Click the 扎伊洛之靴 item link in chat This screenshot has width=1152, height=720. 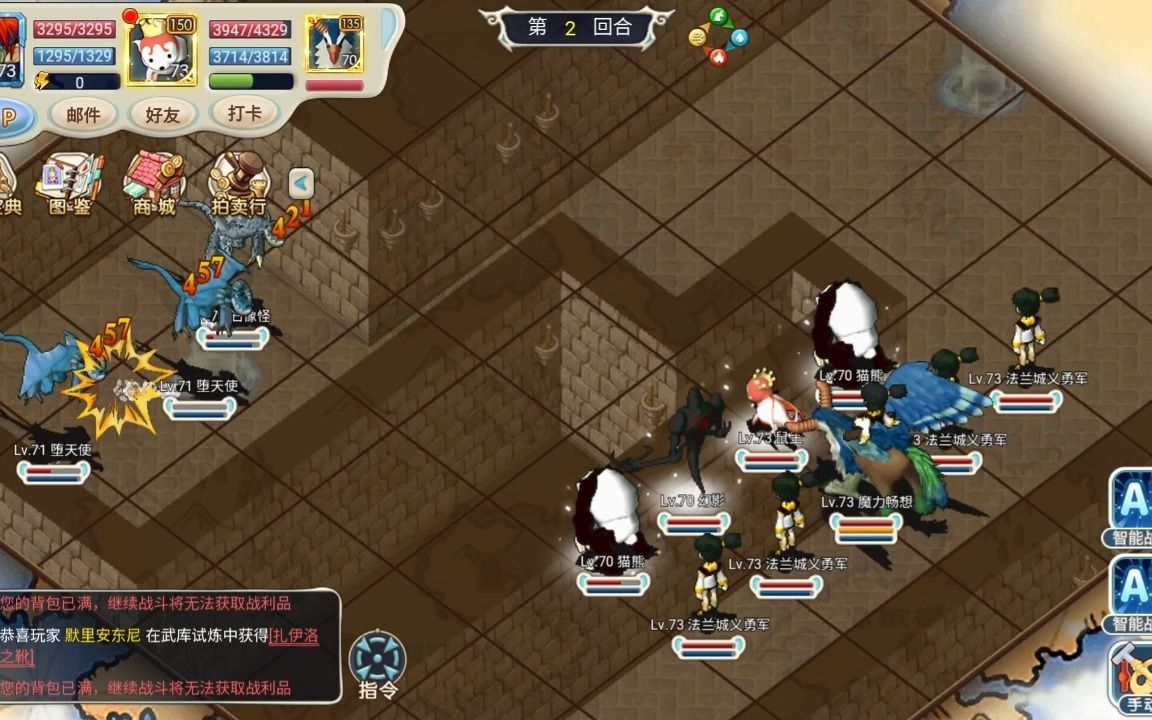(x=293, y=636)
